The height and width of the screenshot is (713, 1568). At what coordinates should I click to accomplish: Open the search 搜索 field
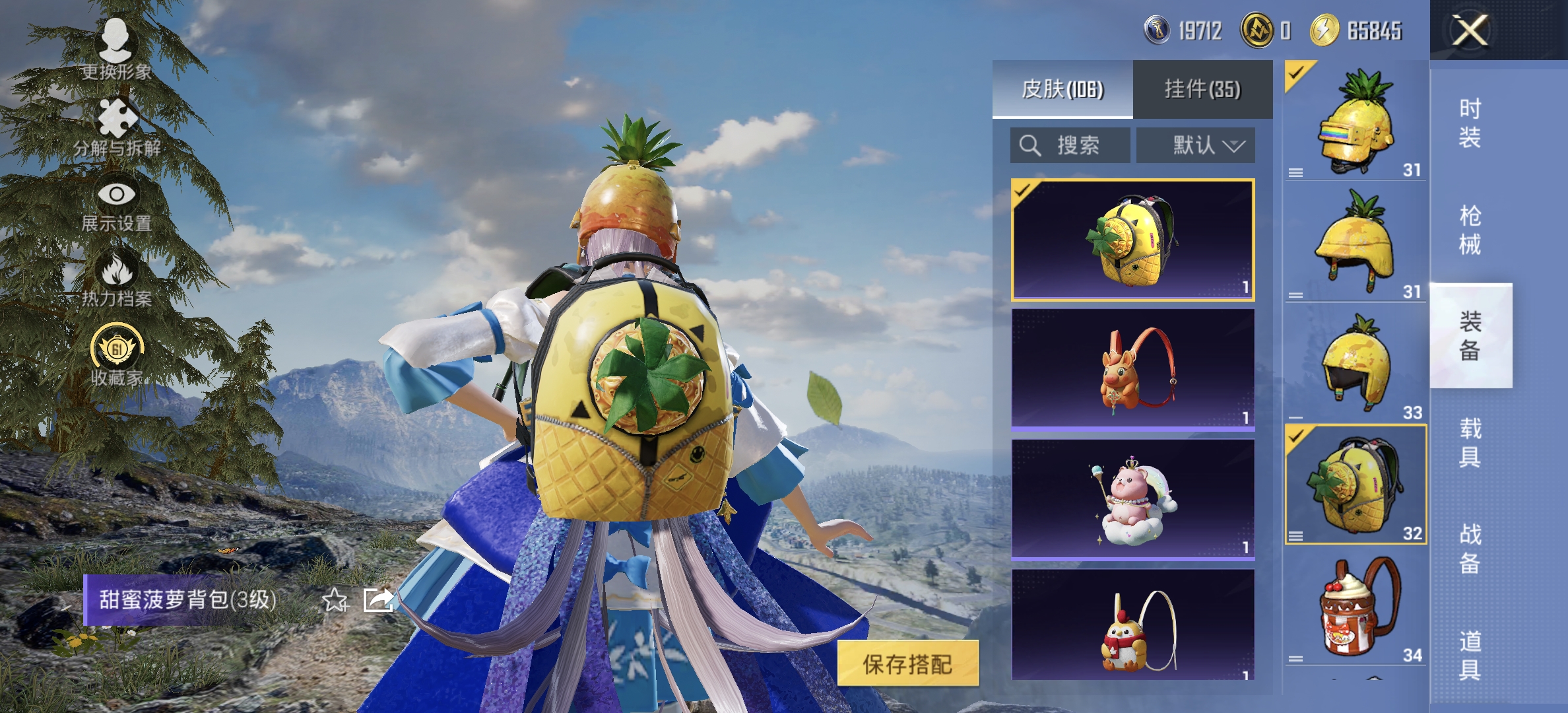(1069, 145)
